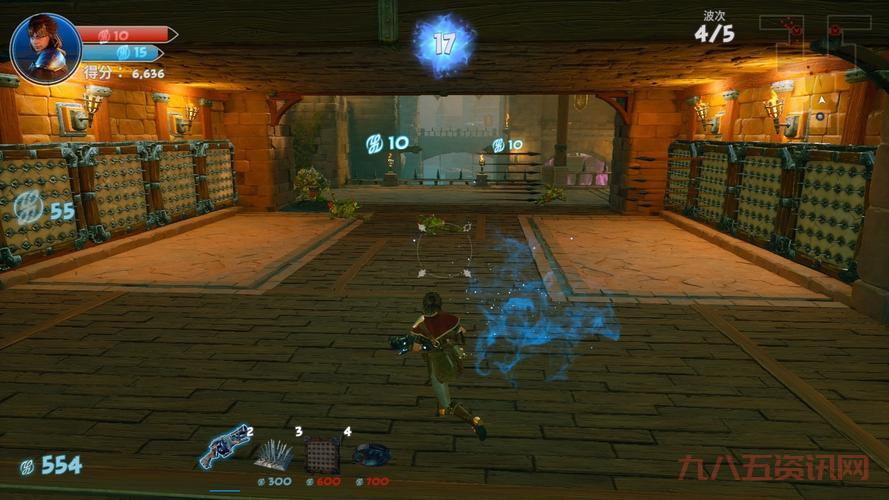Viewport: 889px width, 500px height.
Task: Choose the floor spike trap costing 300
Action: 273,455
